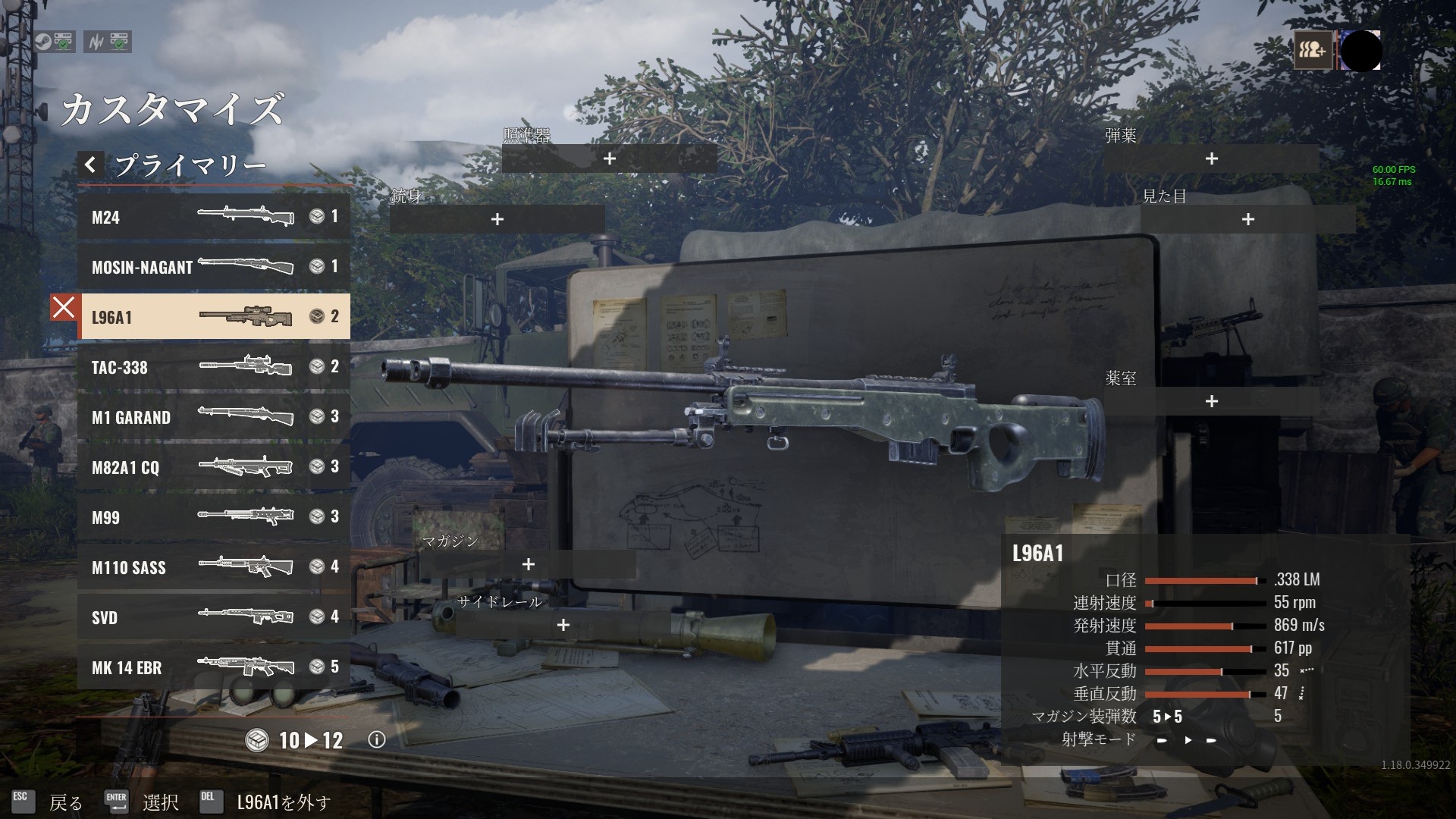Select the SVD entry in the weapon list

[212, 617]
